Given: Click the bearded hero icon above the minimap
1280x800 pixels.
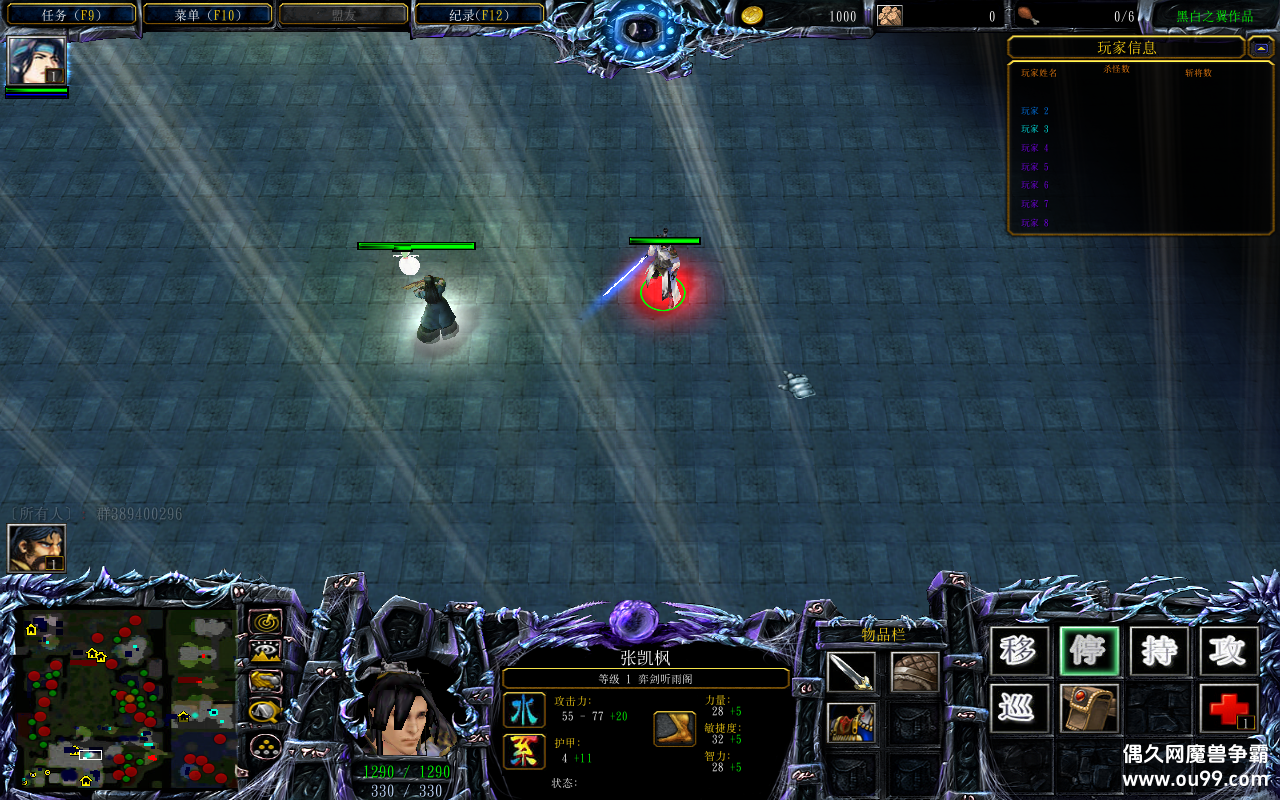Looking at the screenshot, I should (37, 548).
